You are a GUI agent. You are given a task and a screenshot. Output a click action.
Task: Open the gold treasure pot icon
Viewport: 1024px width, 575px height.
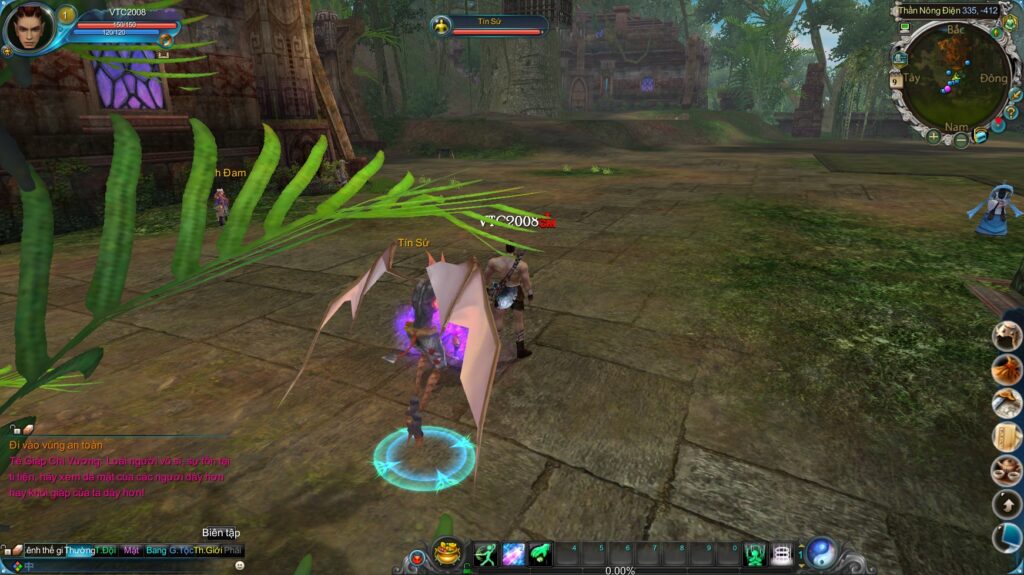tap(447, 553)
